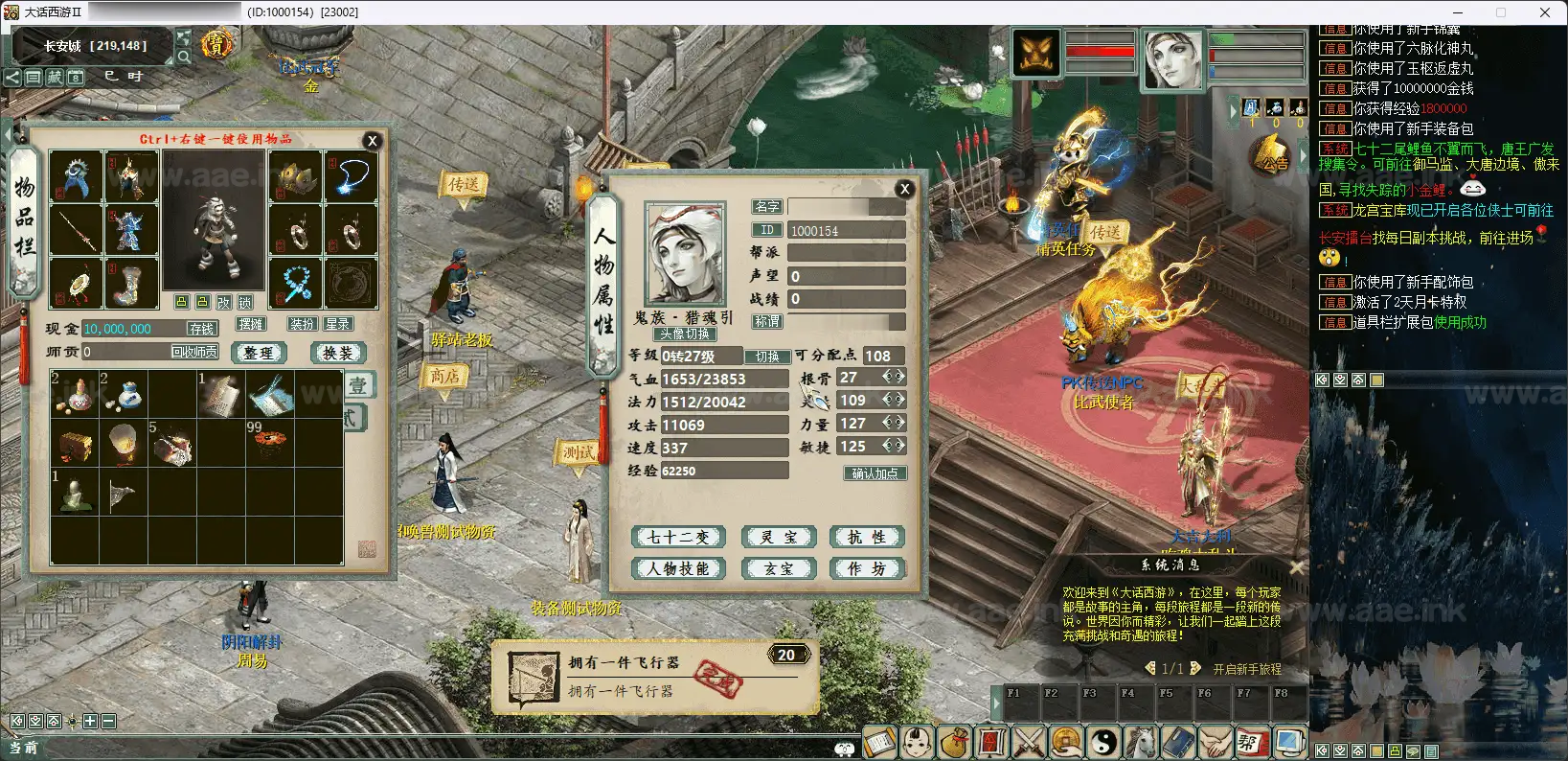Image resolution: width=1568 pixels, height=761 pixels.
Task: Open the 摆摊 stall button
Action: pos(251,324)
